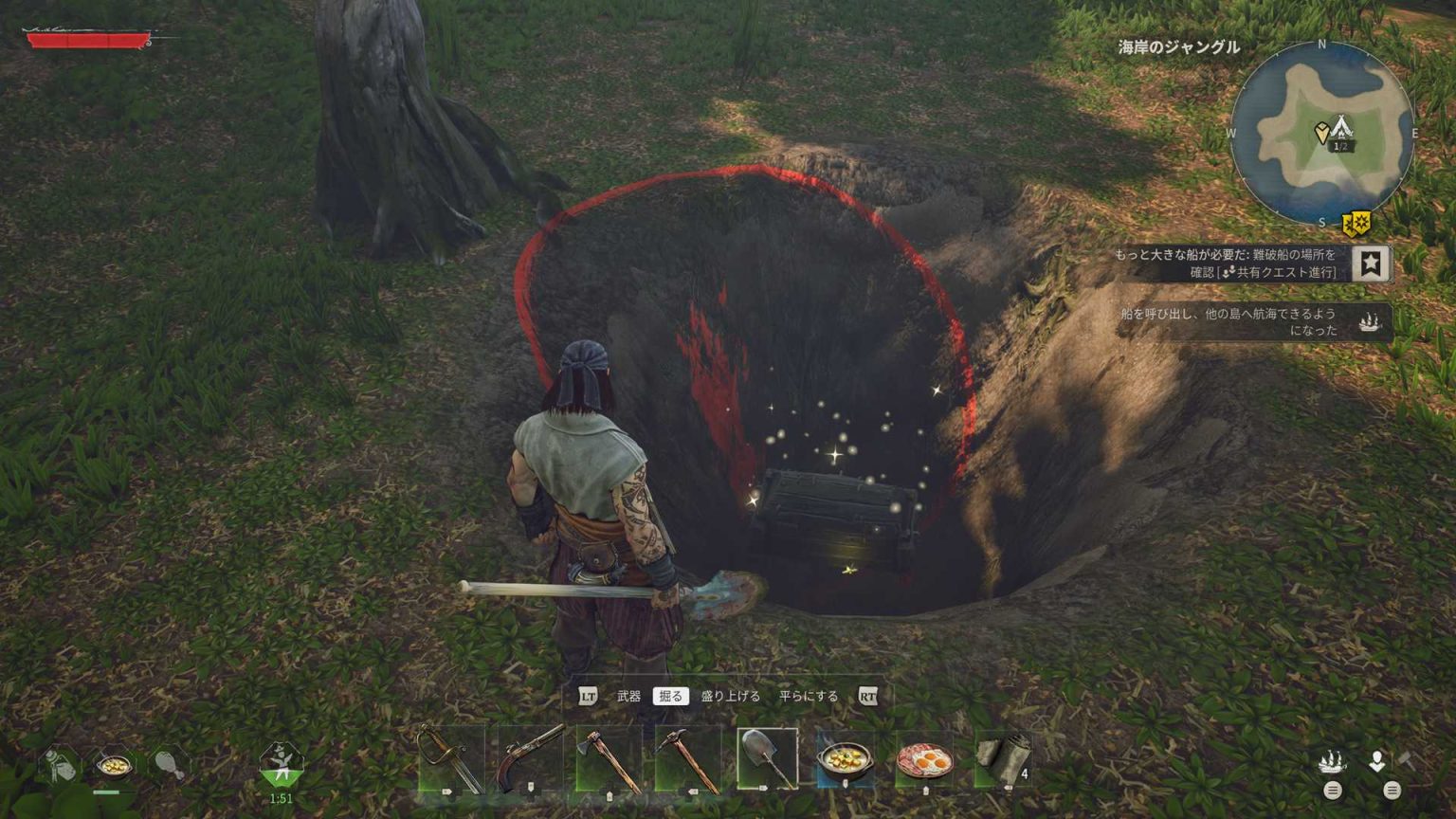Screen dimensions: 1456x819
Task: Open the character menu bust icon
Action: 1376,761
